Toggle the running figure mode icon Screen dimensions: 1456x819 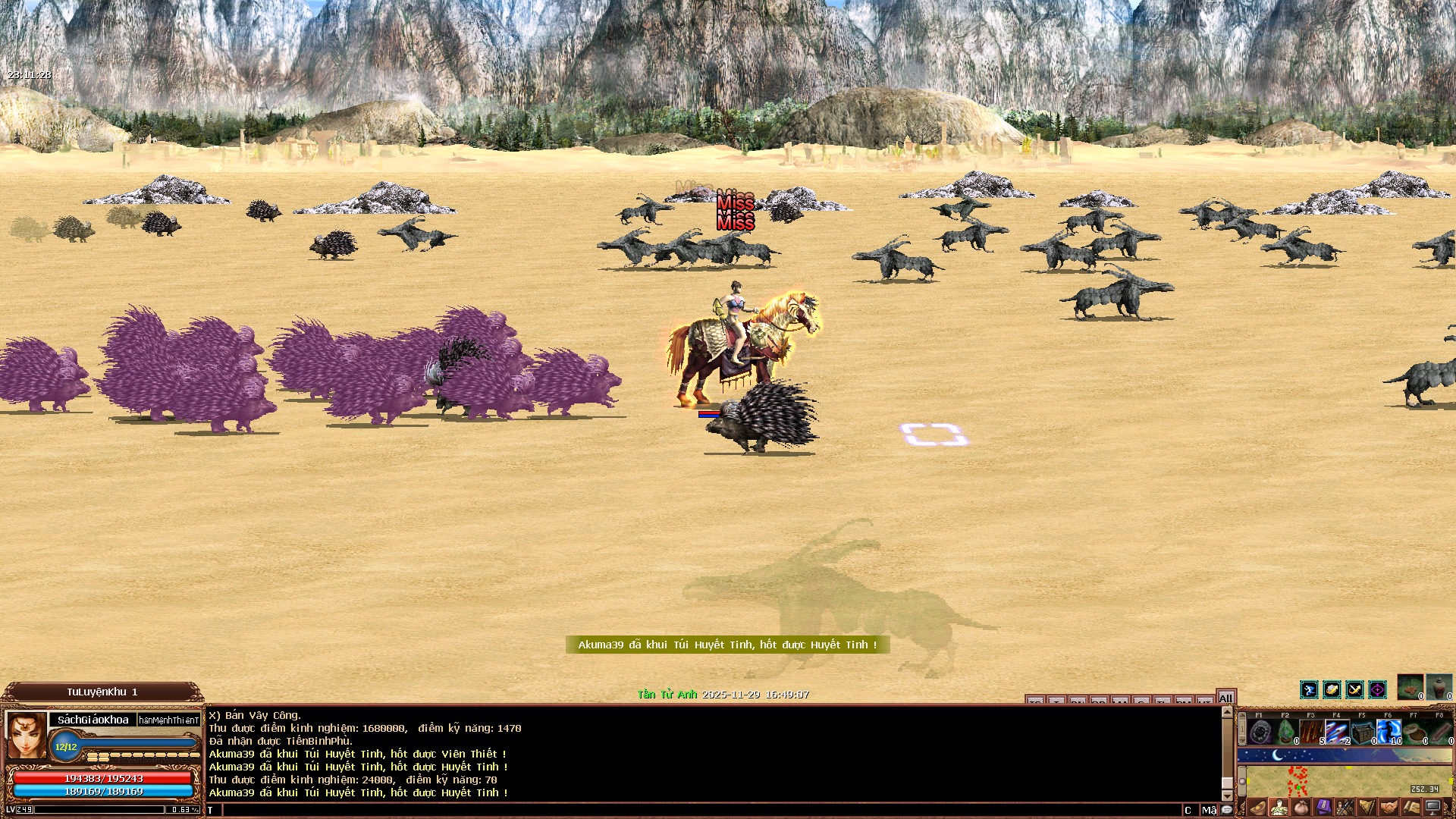[1309, 689]
